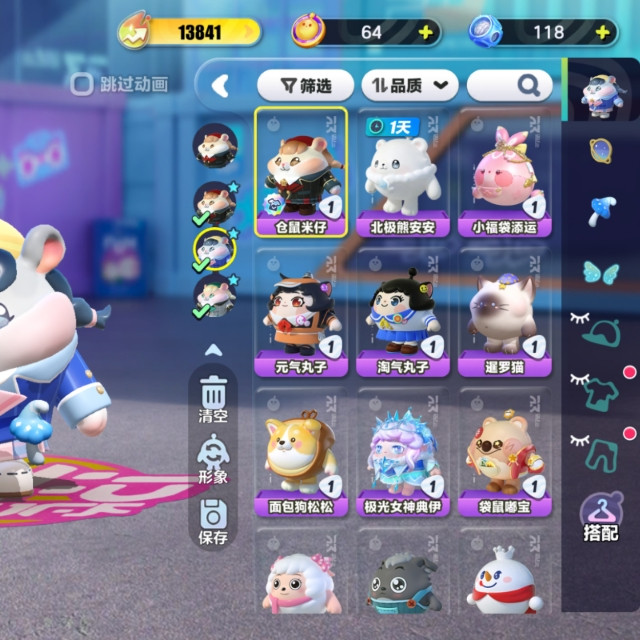Select the 淘气丸子 costume

403,311
